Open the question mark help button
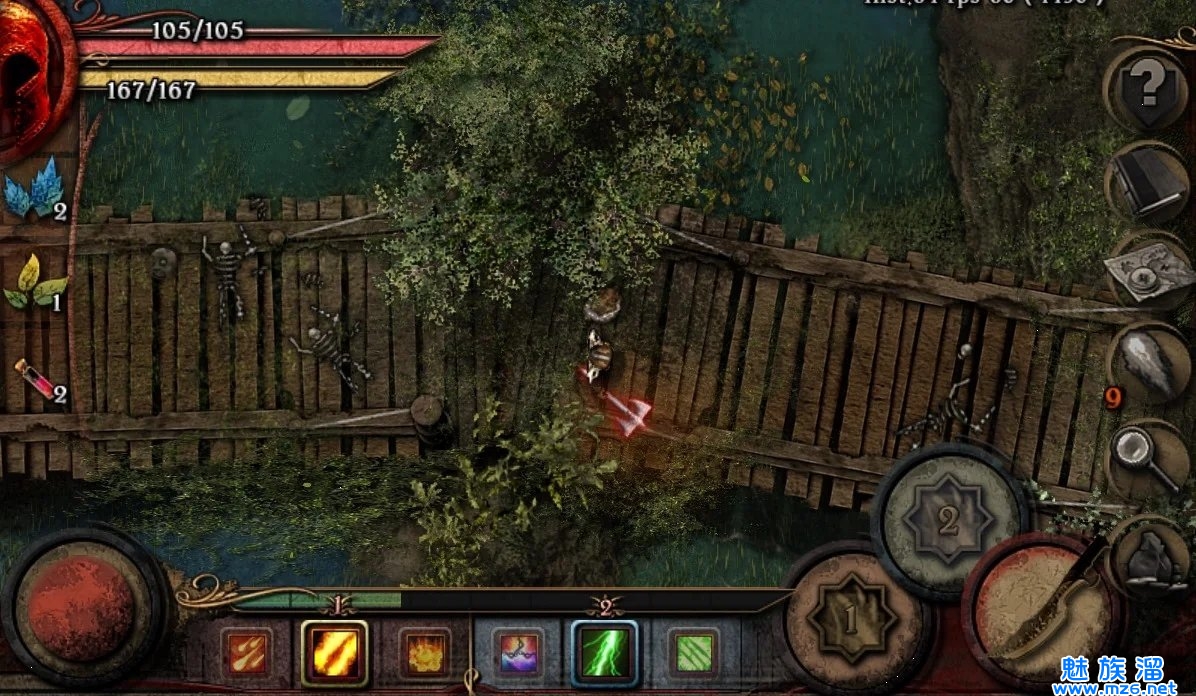Image resolution: width=1196 pixels, height=696 pixels. [1147, 86]
